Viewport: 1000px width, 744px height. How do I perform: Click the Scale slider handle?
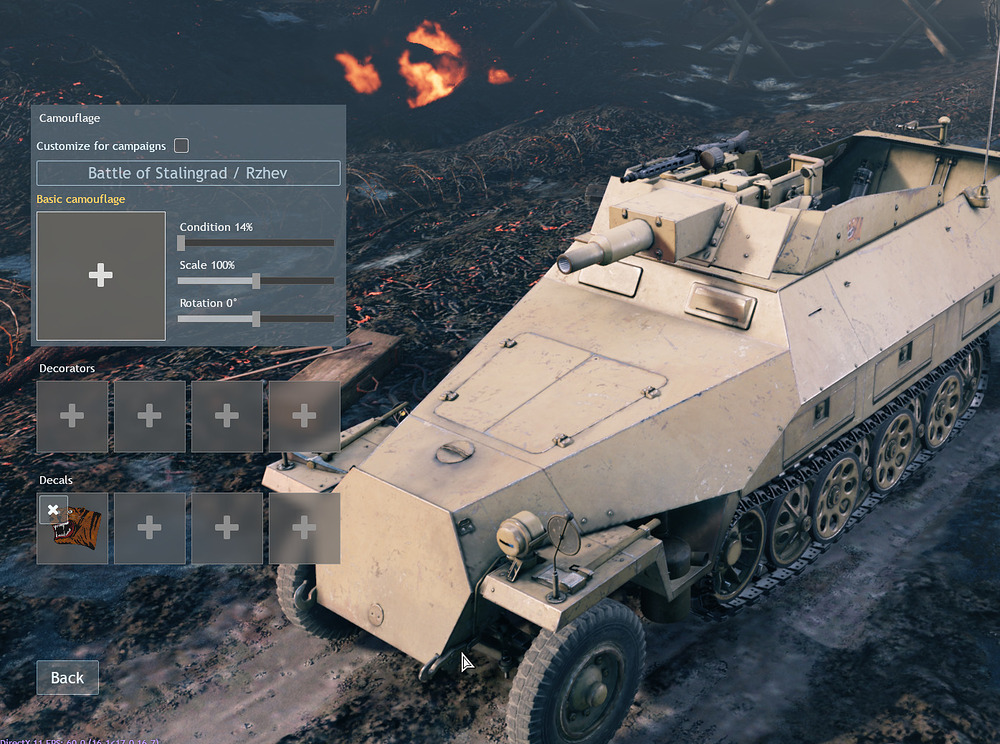pos(256,281)
